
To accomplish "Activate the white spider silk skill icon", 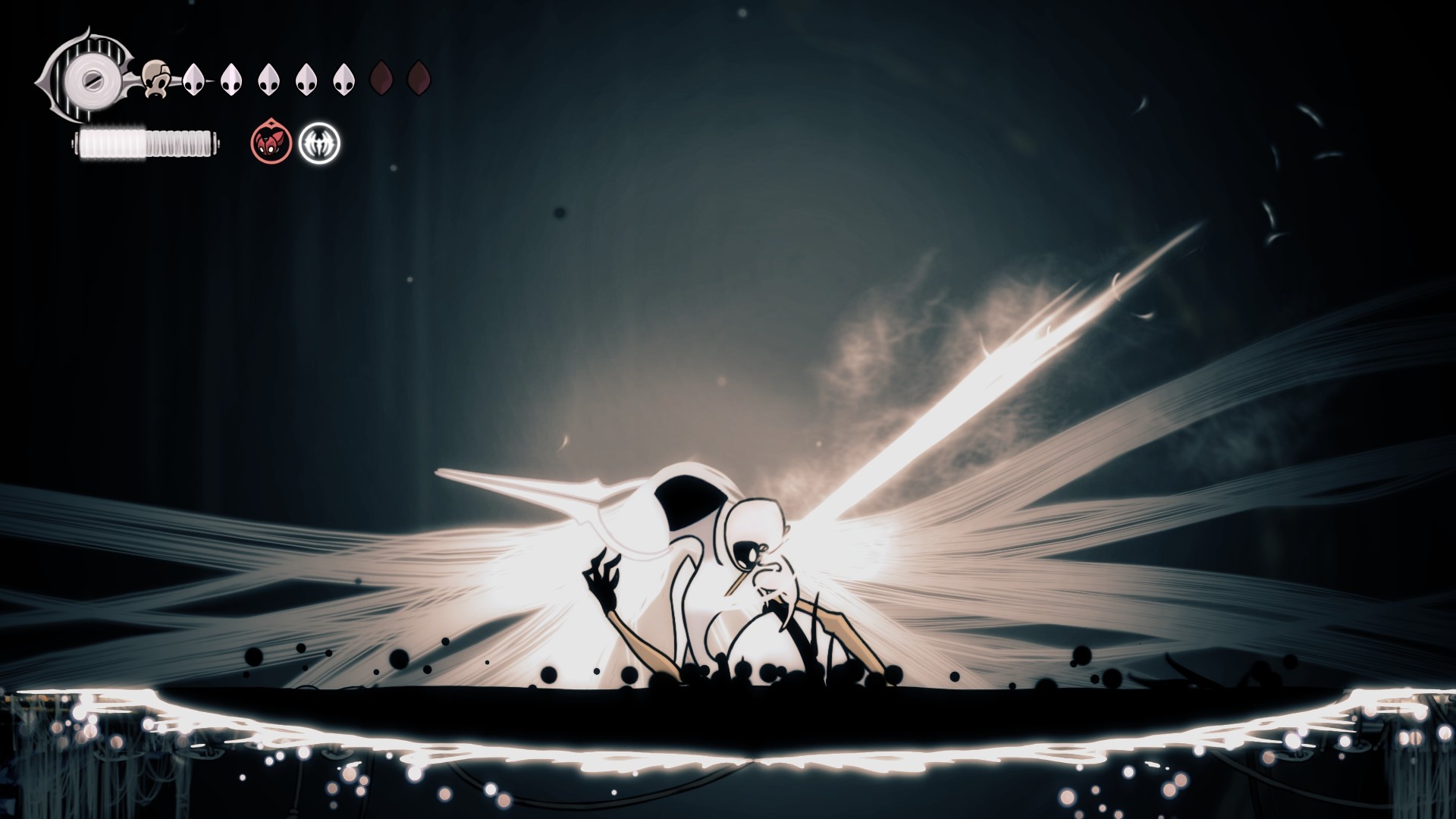I will tap(319, 143).
